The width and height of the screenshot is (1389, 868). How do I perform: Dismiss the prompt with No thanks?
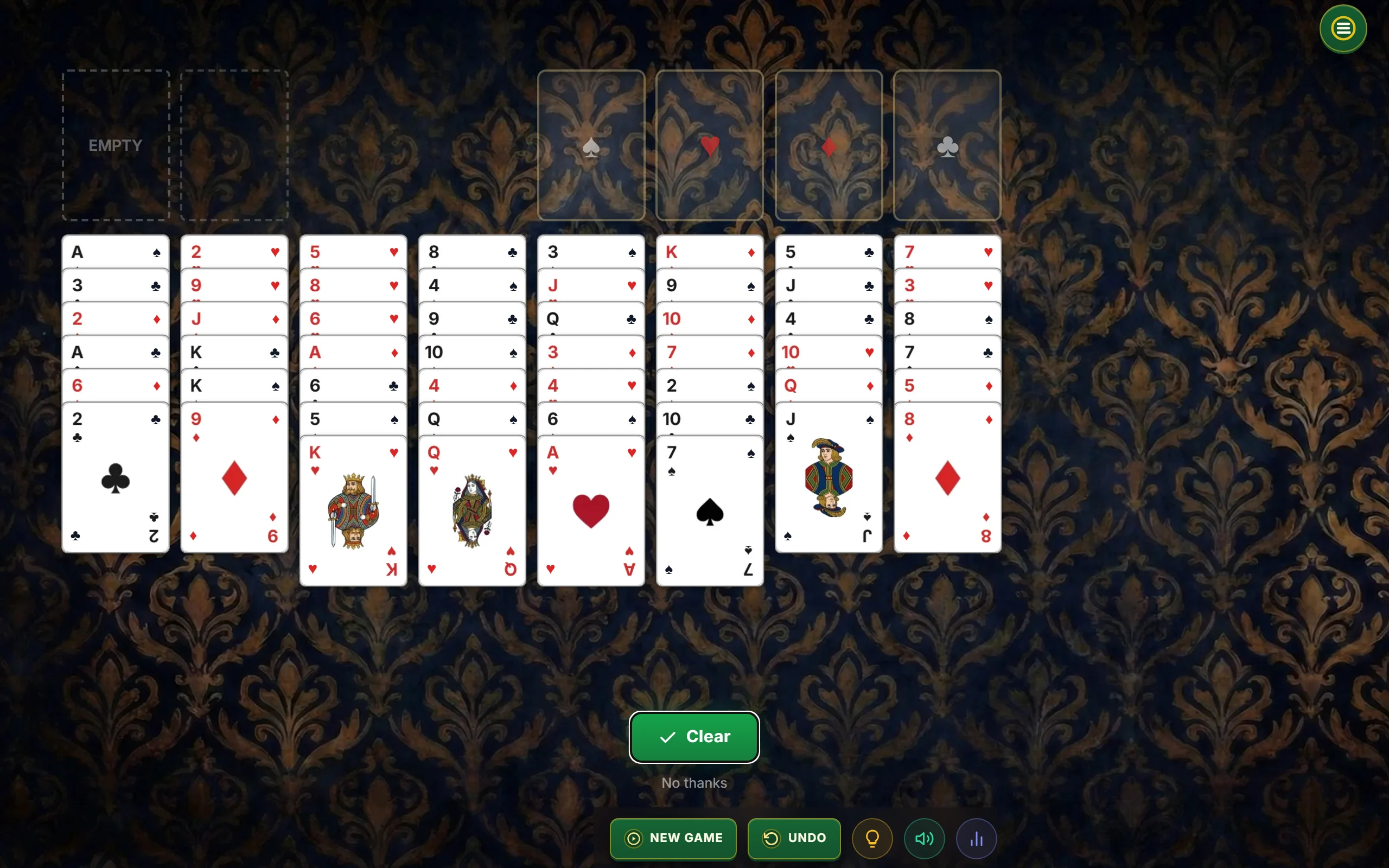(694, 782)
